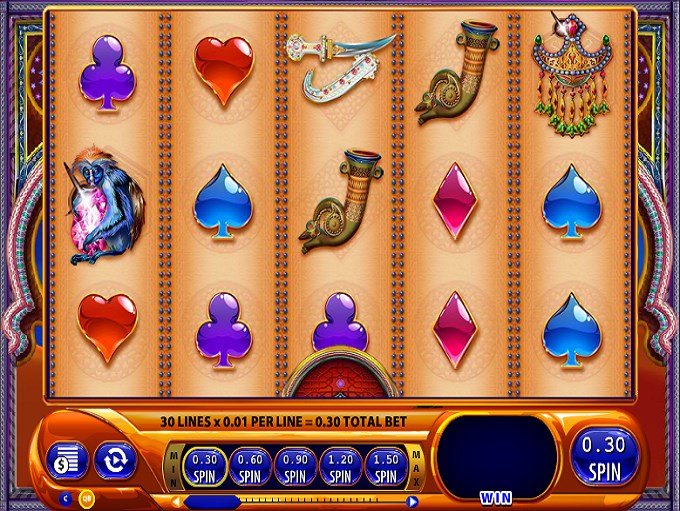
Task: Activate autospin with the circular arrows button
Action: [115, 461]
